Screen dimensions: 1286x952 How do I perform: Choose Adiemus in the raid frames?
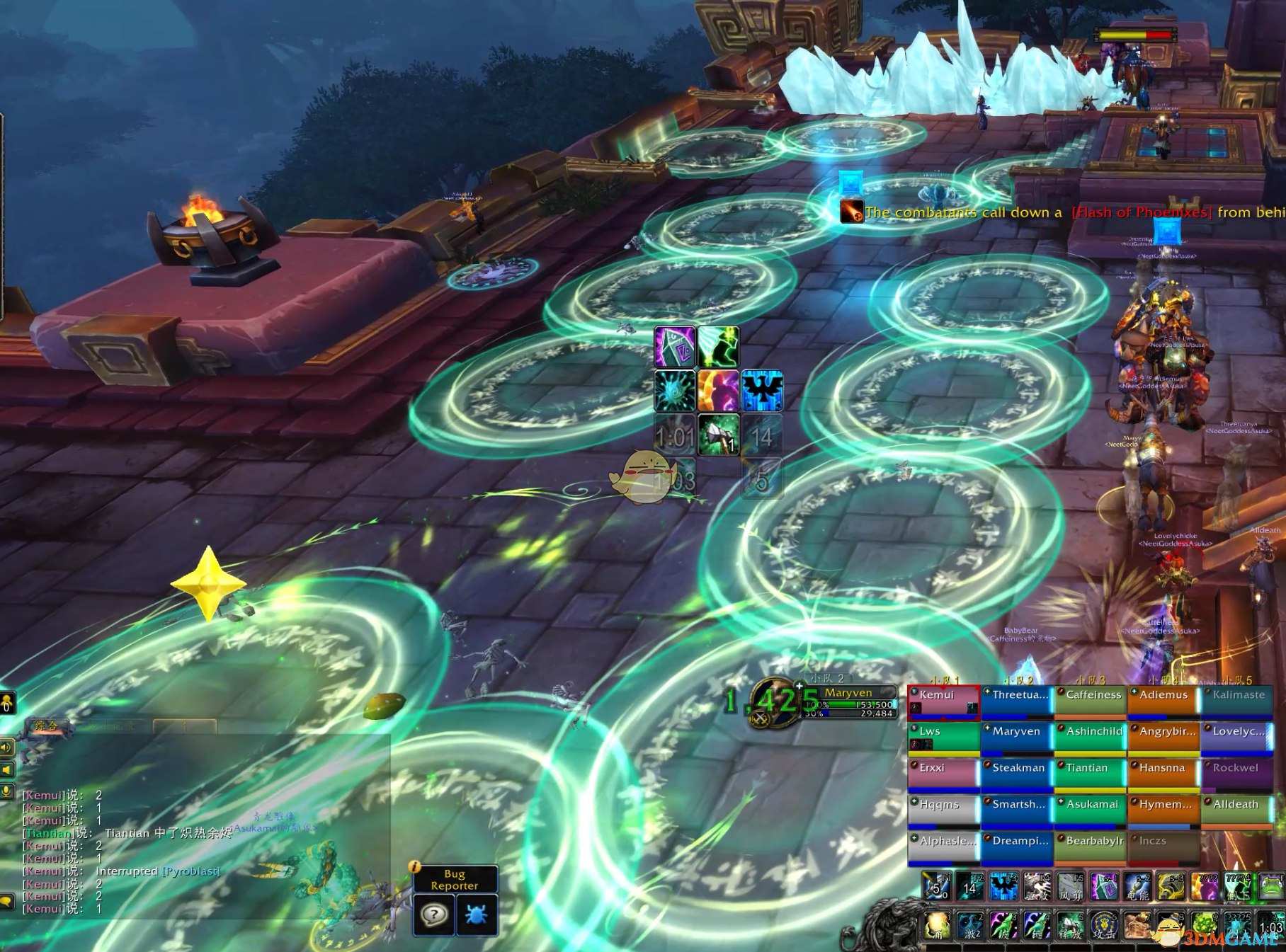click(1163, 701)
